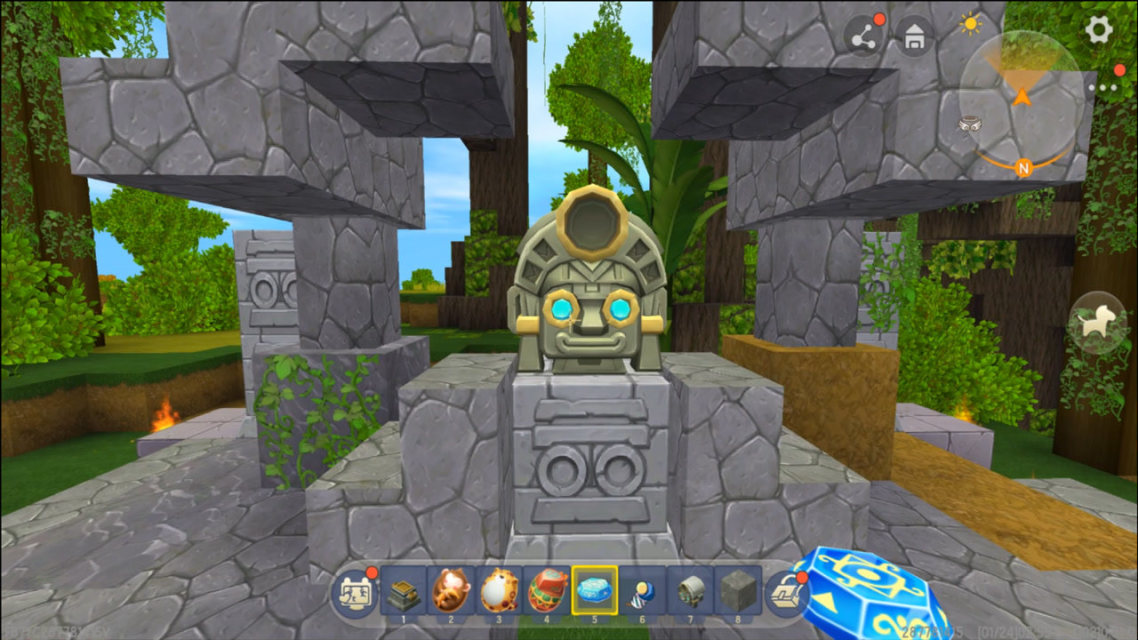The image size is (1138, 640).
Task: Select the blue crystal in slot 5
Action: pos(595,589)
